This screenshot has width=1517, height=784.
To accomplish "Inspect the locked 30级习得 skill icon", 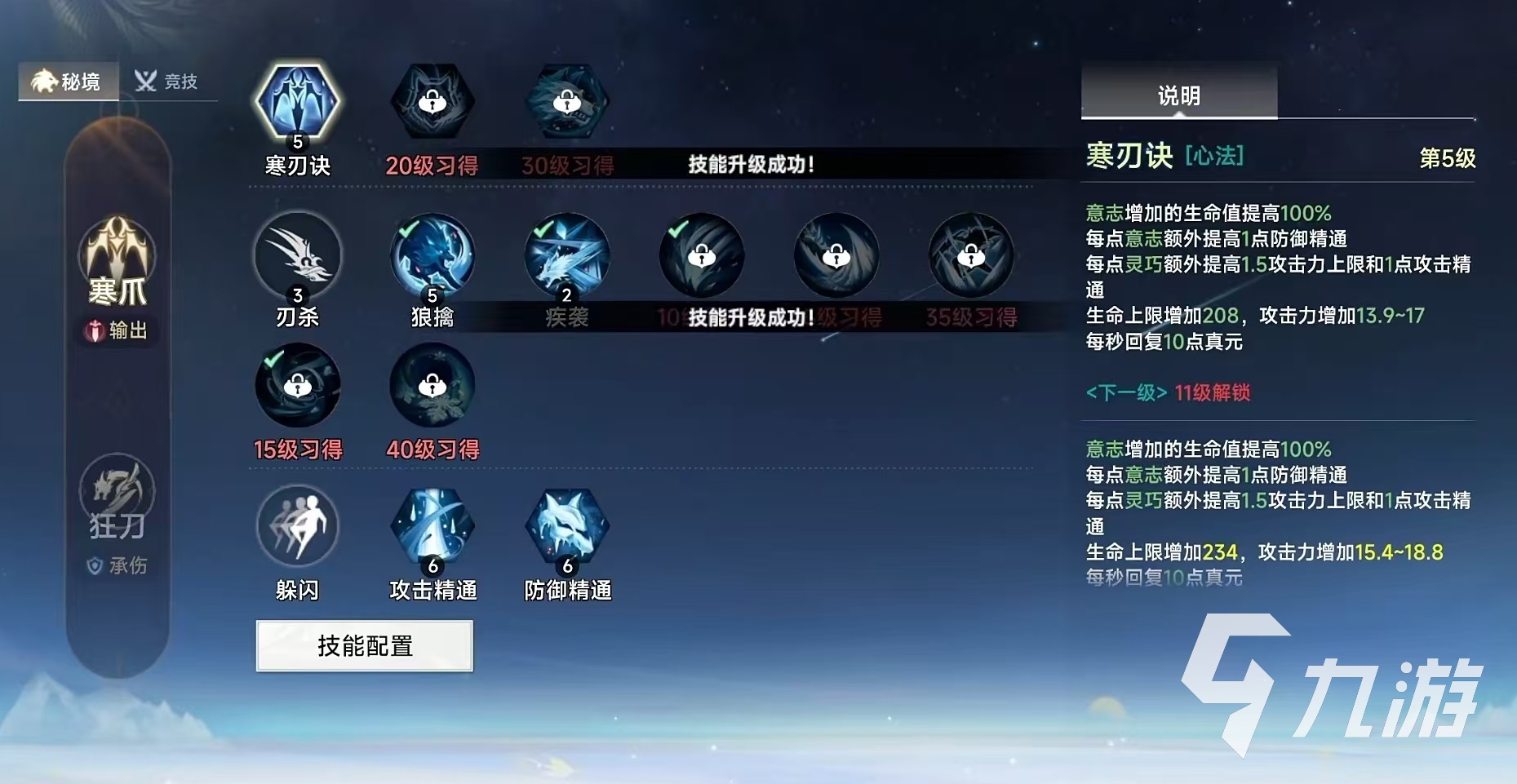I will tap(566, 102).
